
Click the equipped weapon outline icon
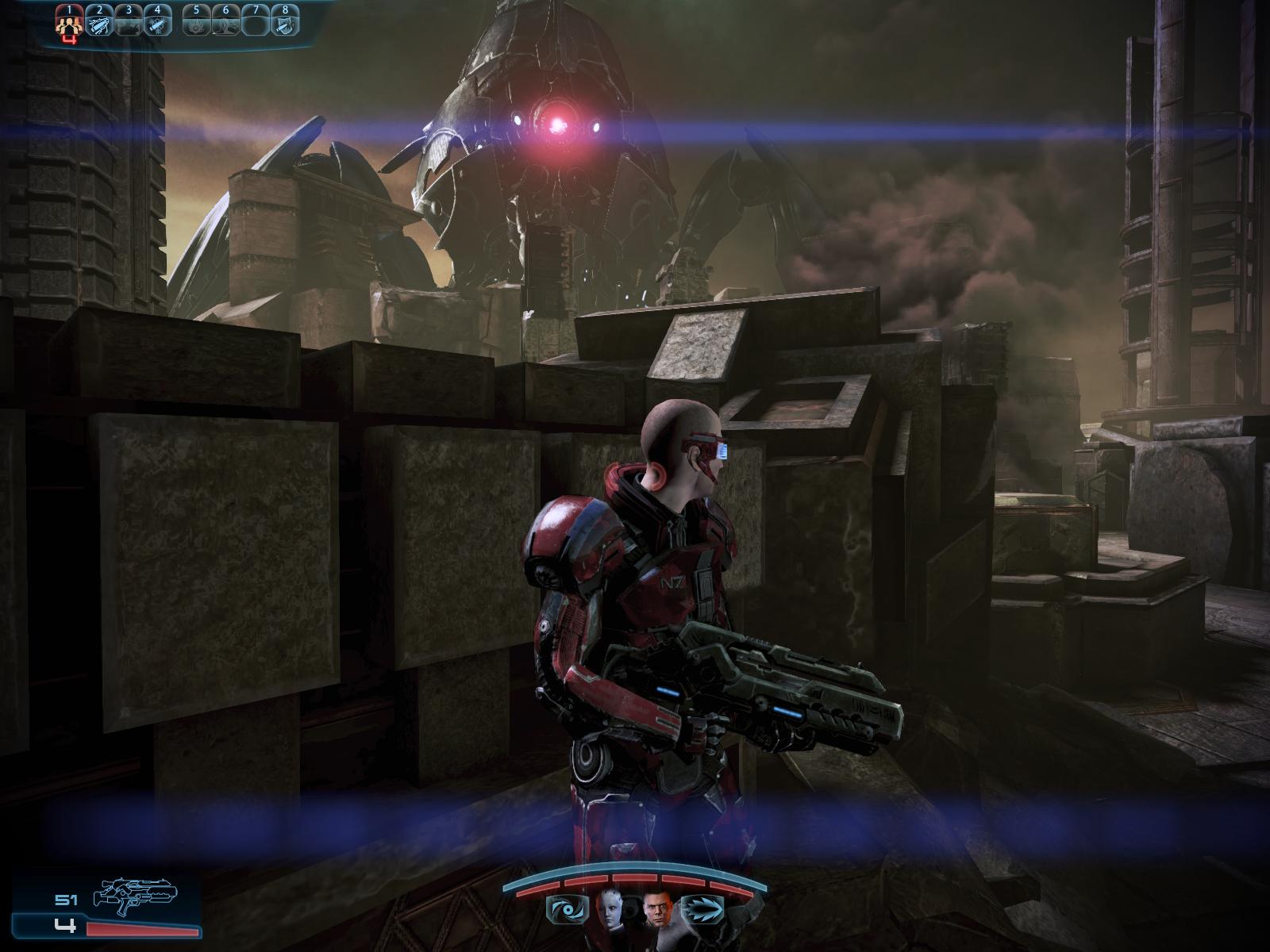(135, 893)
